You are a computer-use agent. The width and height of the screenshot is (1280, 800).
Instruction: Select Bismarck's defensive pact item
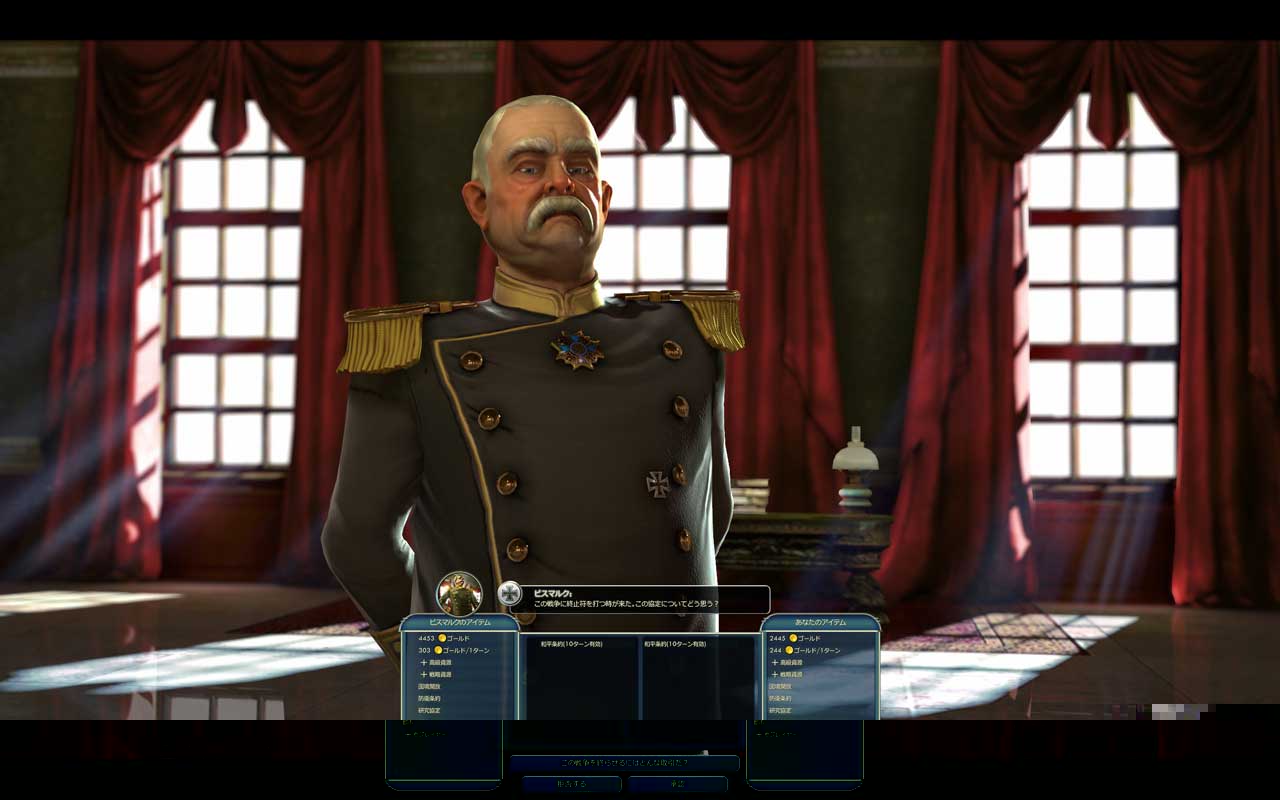tap(431, 698)
